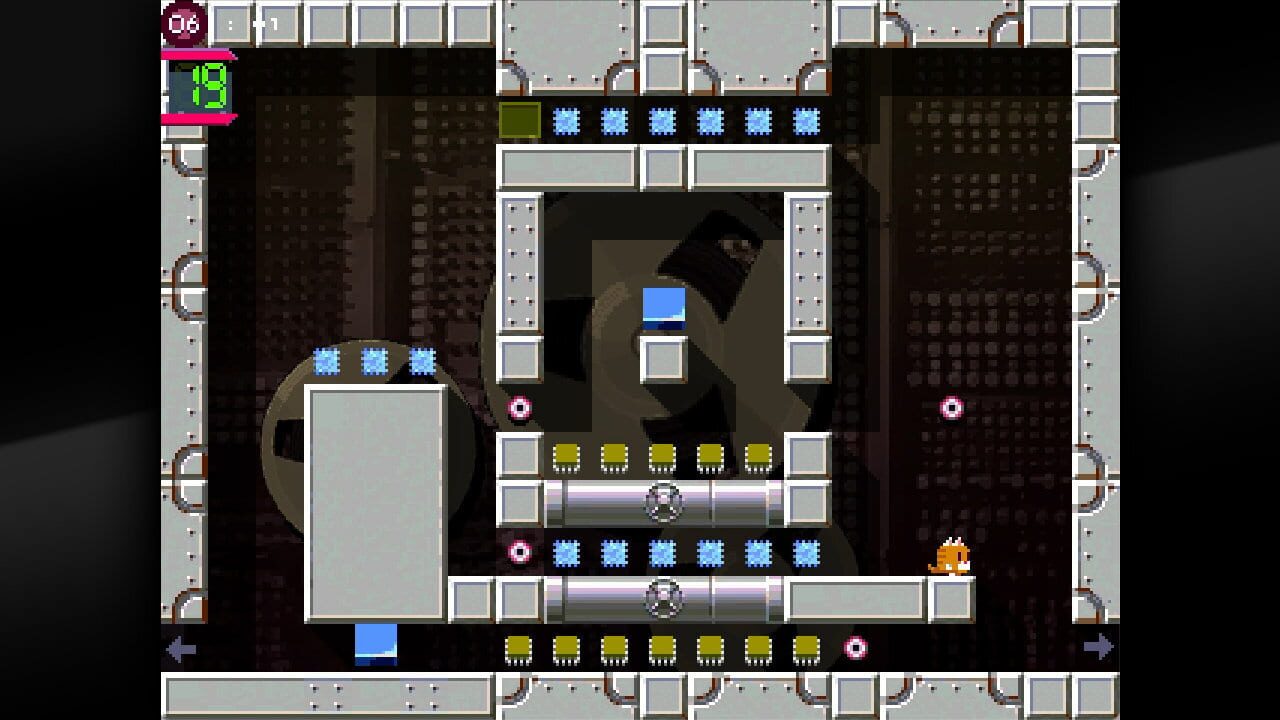
Task: Click the pink ring target on the right wall
Action: pos(950,407)
